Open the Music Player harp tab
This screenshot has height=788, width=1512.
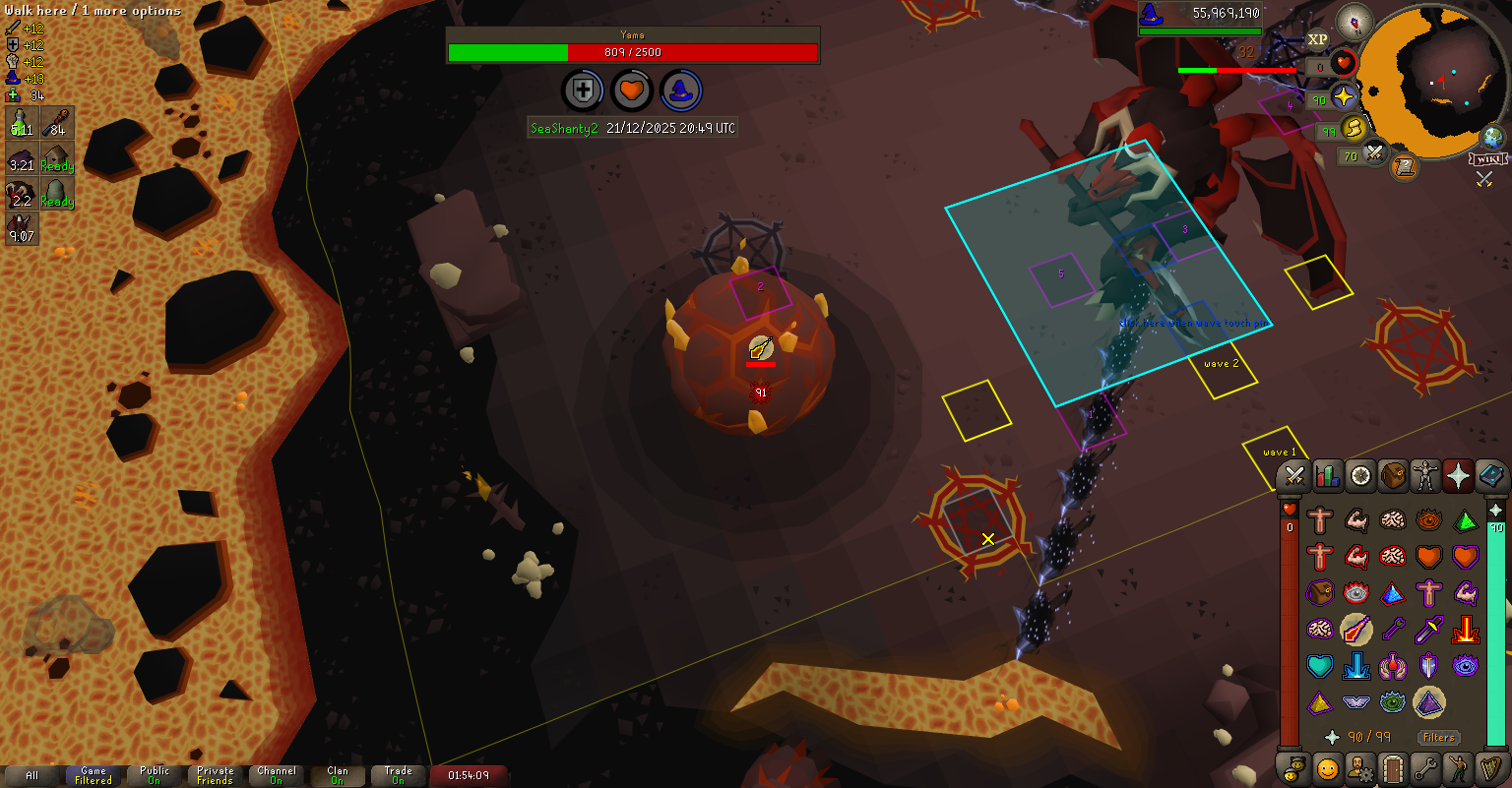(1491, 767)
